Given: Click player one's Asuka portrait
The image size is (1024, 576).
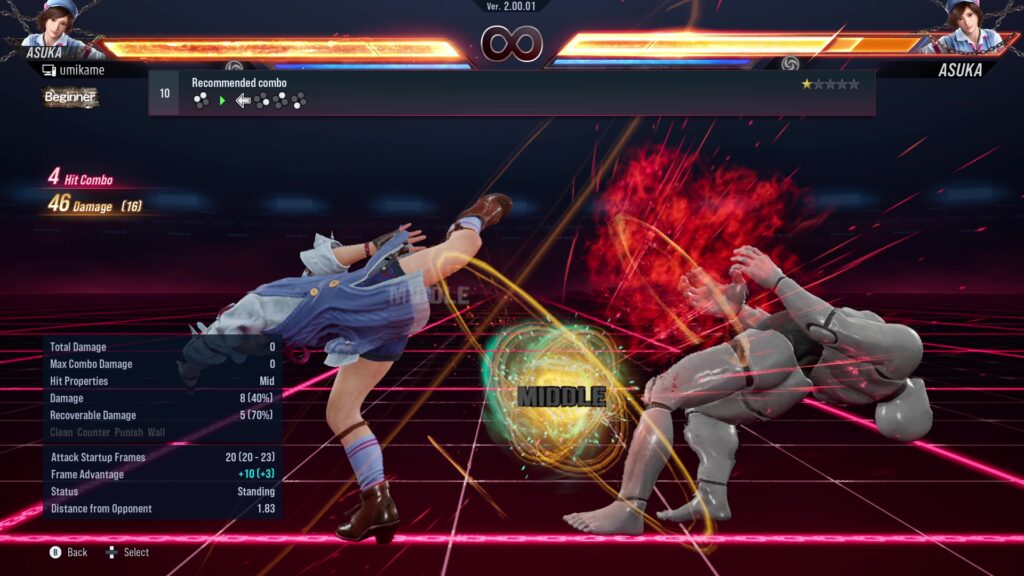Looking at the screenshot, I should pos(60,22).
